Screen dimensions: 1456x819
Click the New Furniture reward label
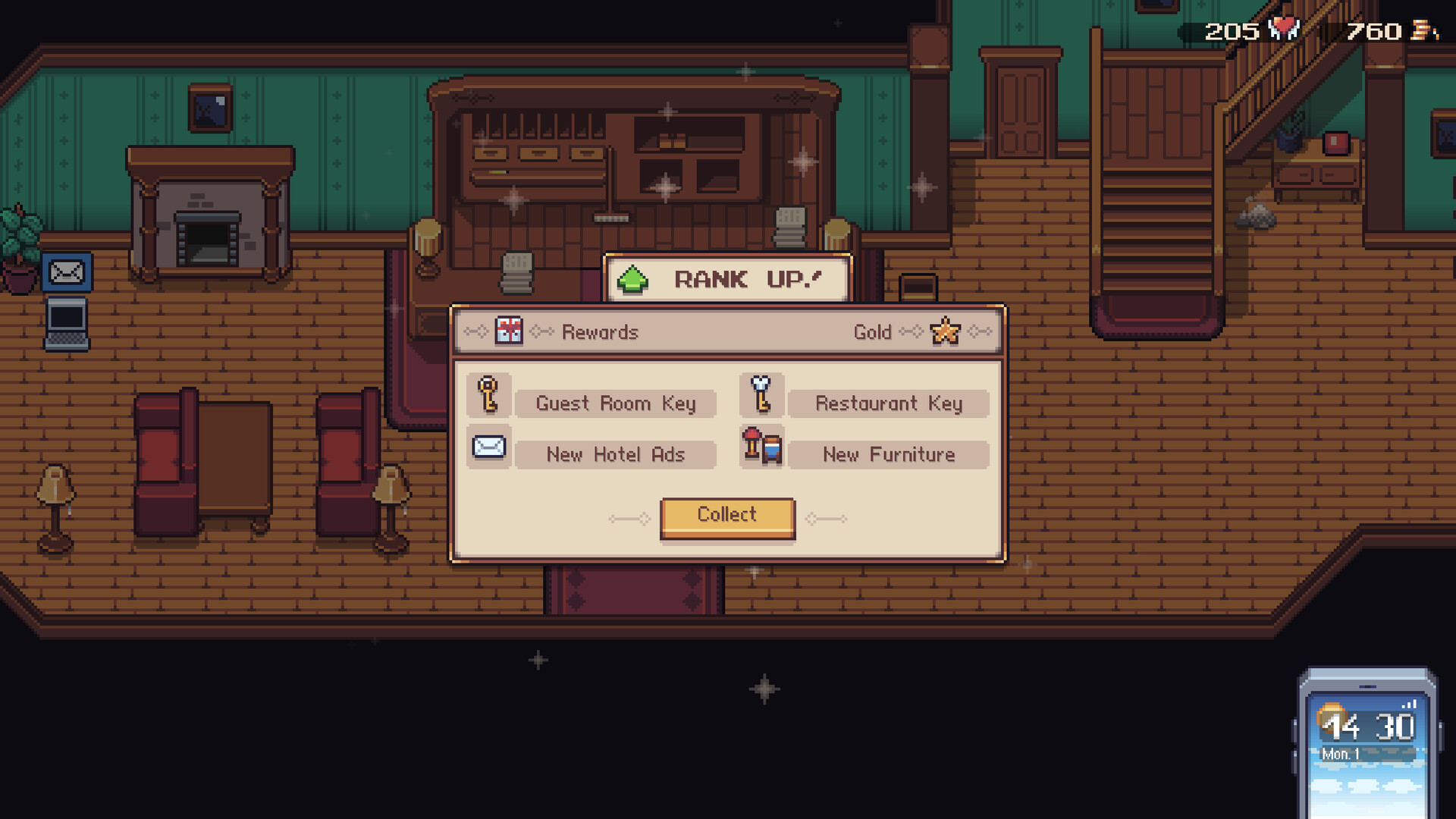click(x=888, y=454)
